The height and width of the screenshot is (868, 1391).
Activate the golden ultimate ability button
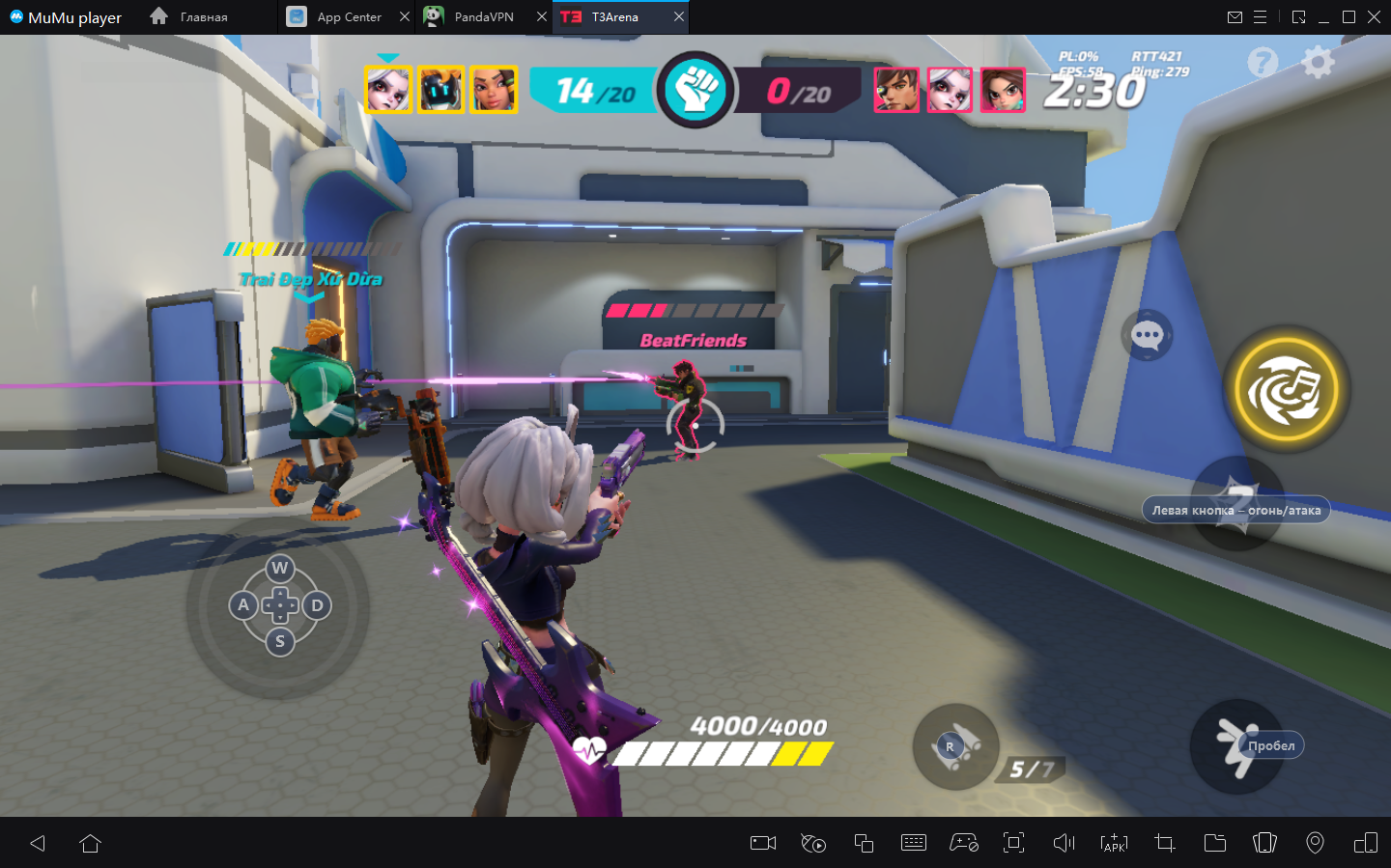1287,390
